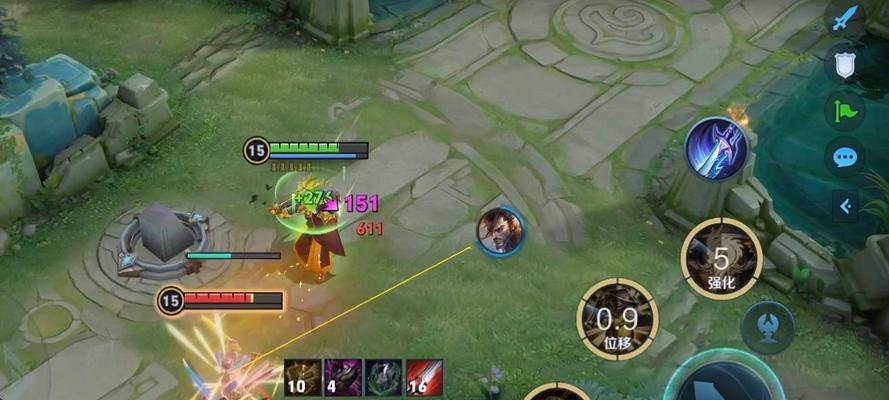889x400 pixels.
Task: Tap the green flag gather signal
Action: (x=845, y=110)
